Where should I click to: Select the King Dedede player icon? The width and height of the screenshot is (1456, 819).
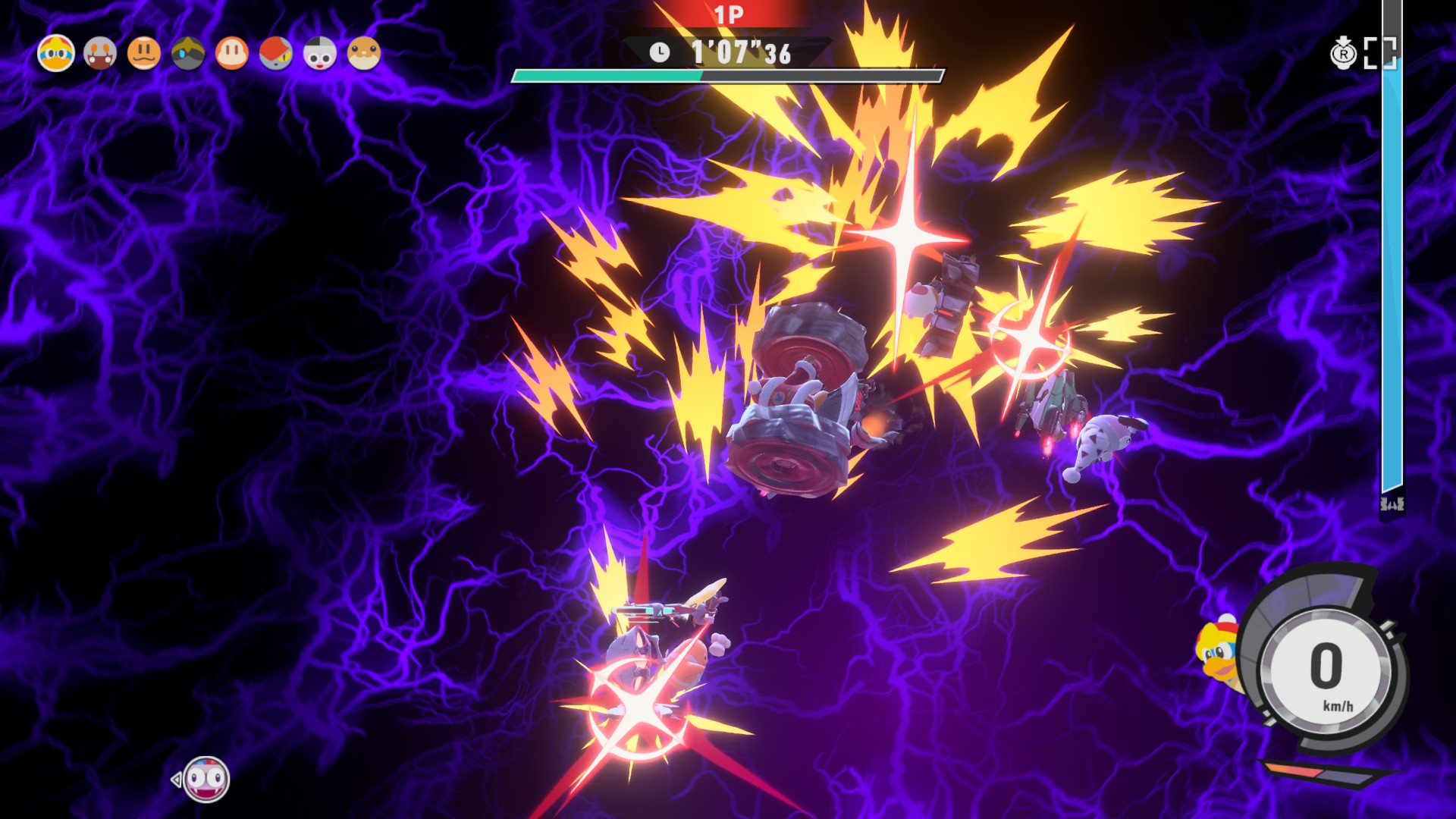click(56, 54)
